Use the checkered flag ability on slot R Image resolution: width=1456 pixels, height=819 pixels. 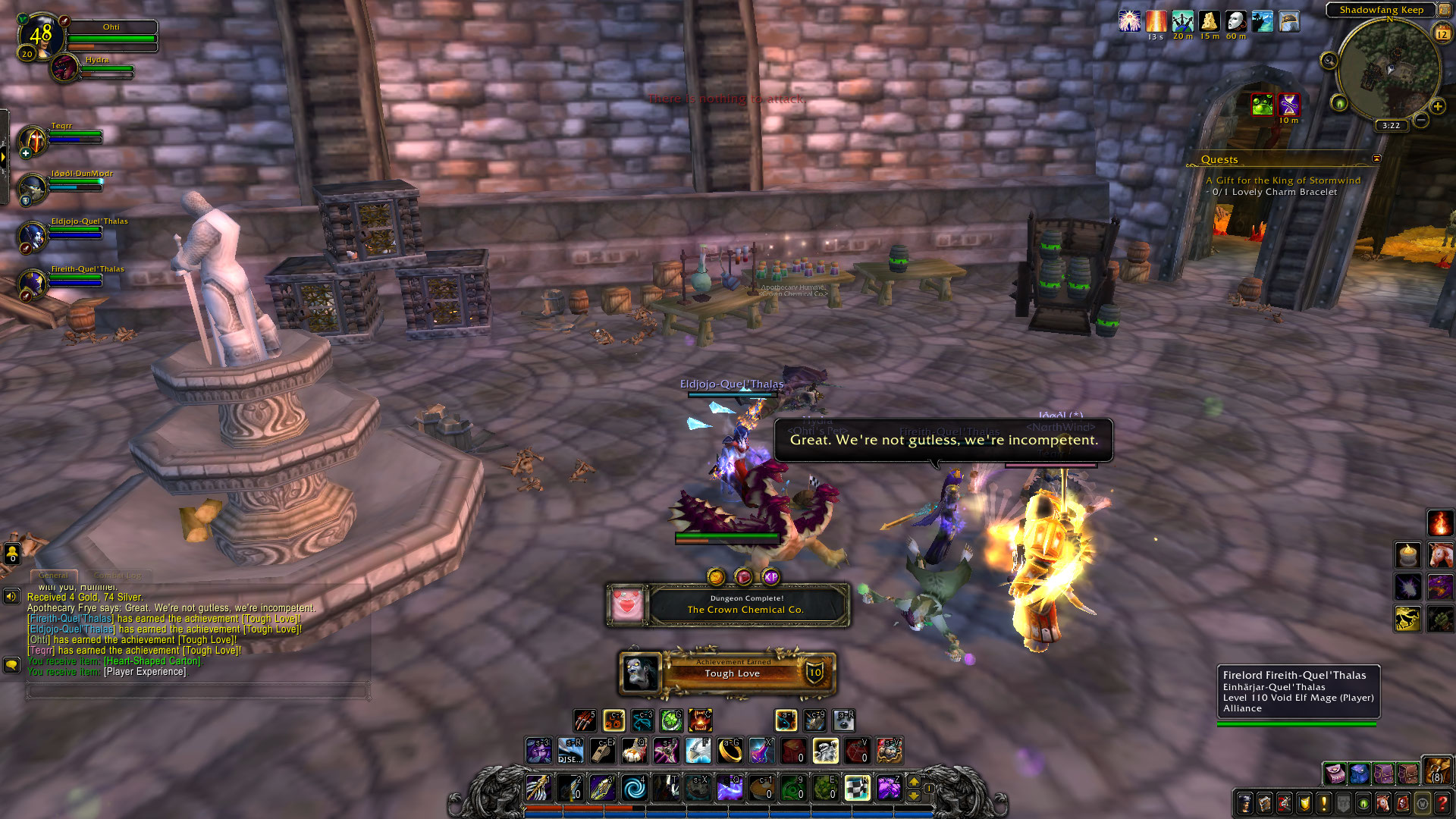(858, 788)
